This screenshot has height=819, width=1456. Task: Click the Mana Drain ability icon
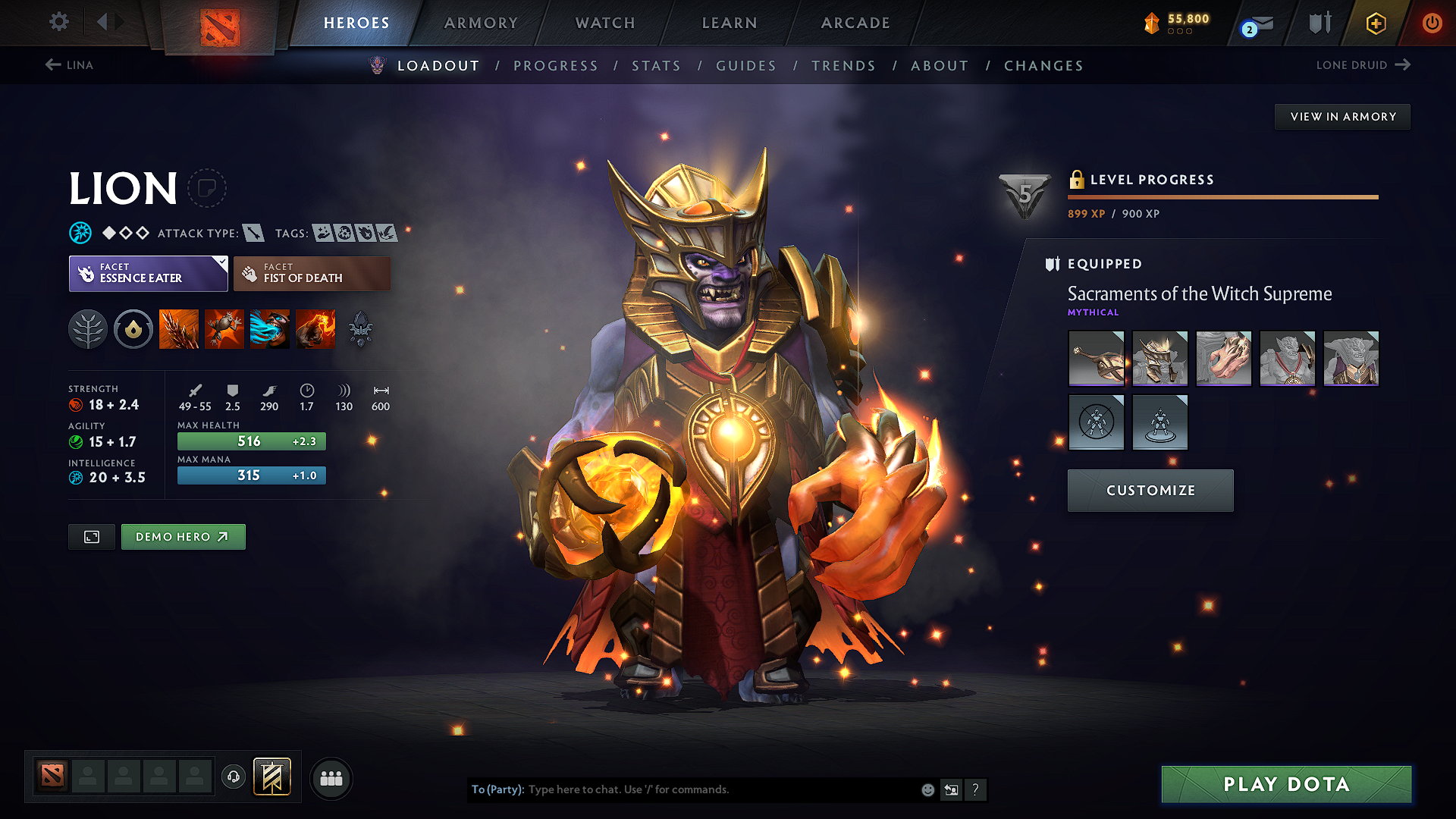pyautogui.click(x=270, y=329)
